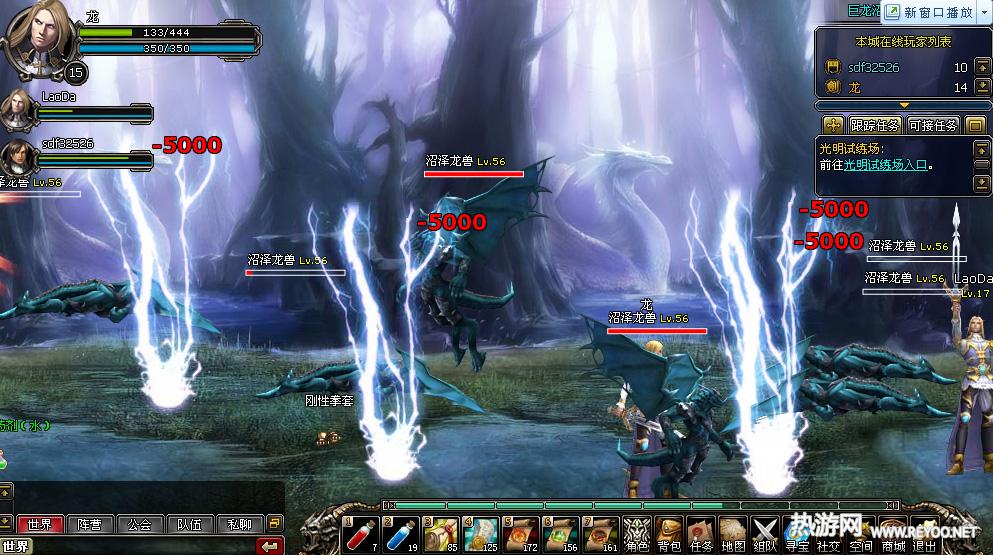Switch chat to the 世界 world tab
This screenshot has width=993, height=555.
pos(40,524)
